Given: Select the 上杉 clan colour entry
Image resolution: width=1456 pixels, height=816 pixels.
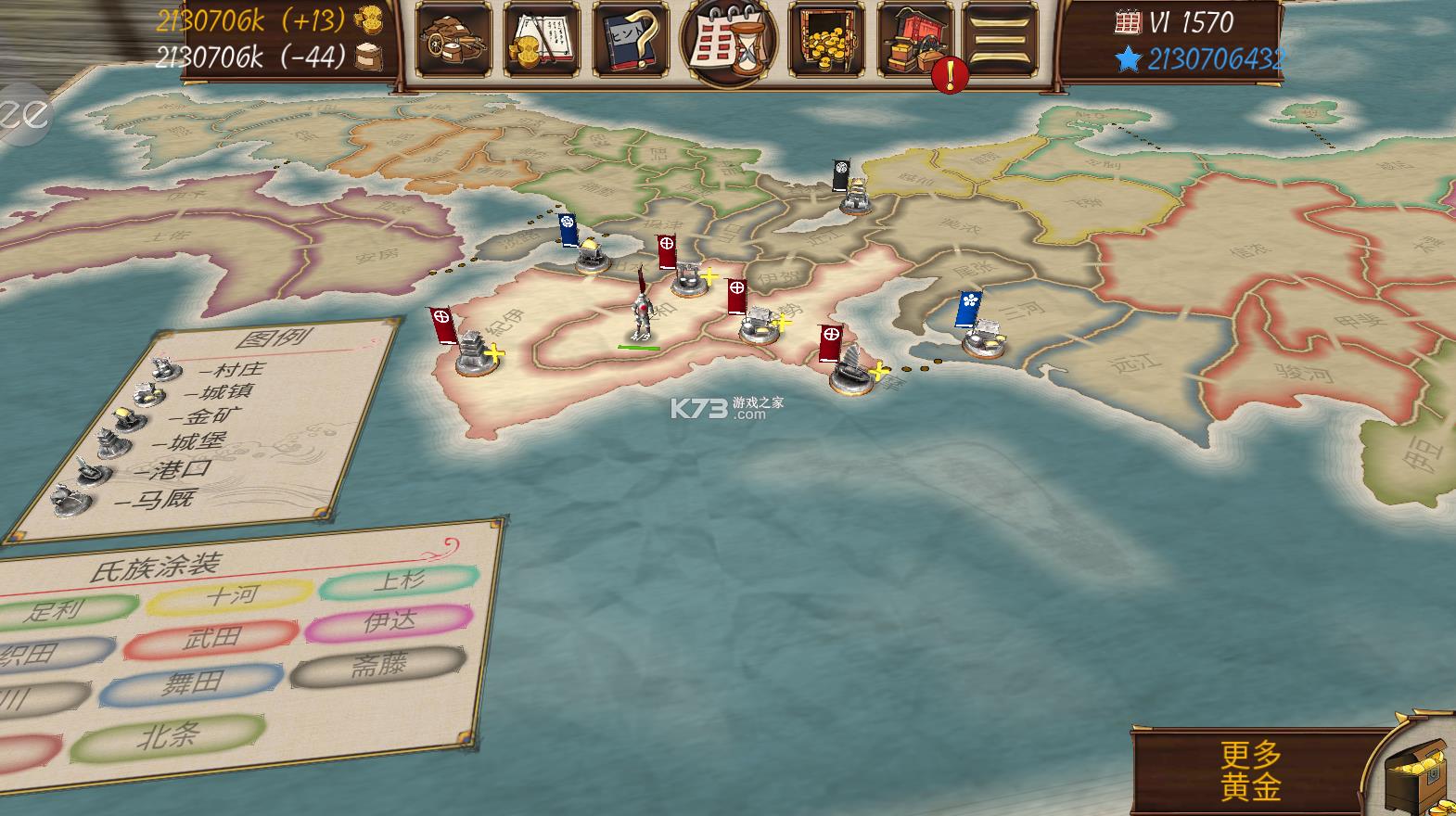Looking at the screenshot, I should point(399,582).
